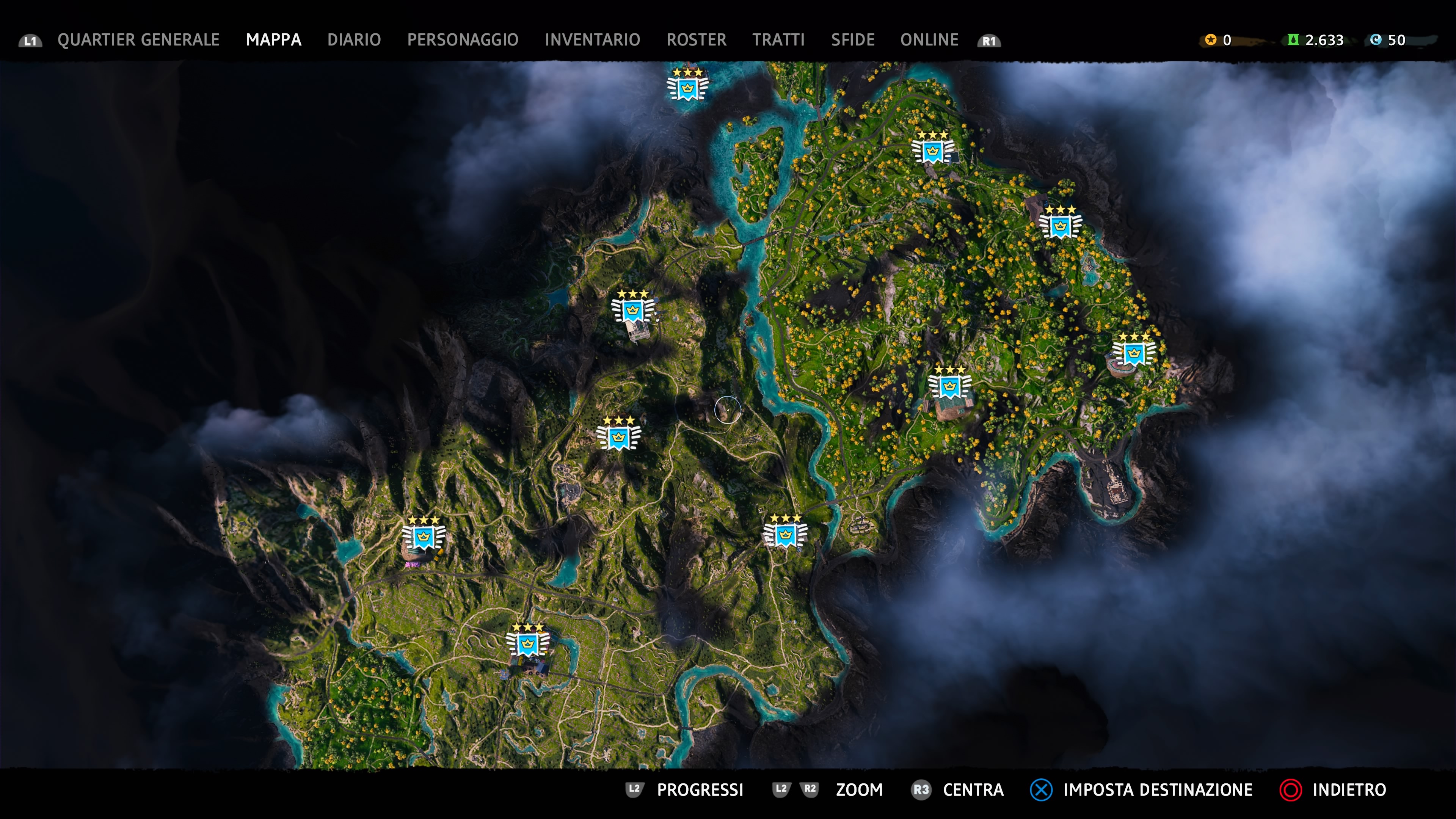Viewport: 1456px width, 819px height.
Task: Show the Personaggio tab
Action: (462, 40)
